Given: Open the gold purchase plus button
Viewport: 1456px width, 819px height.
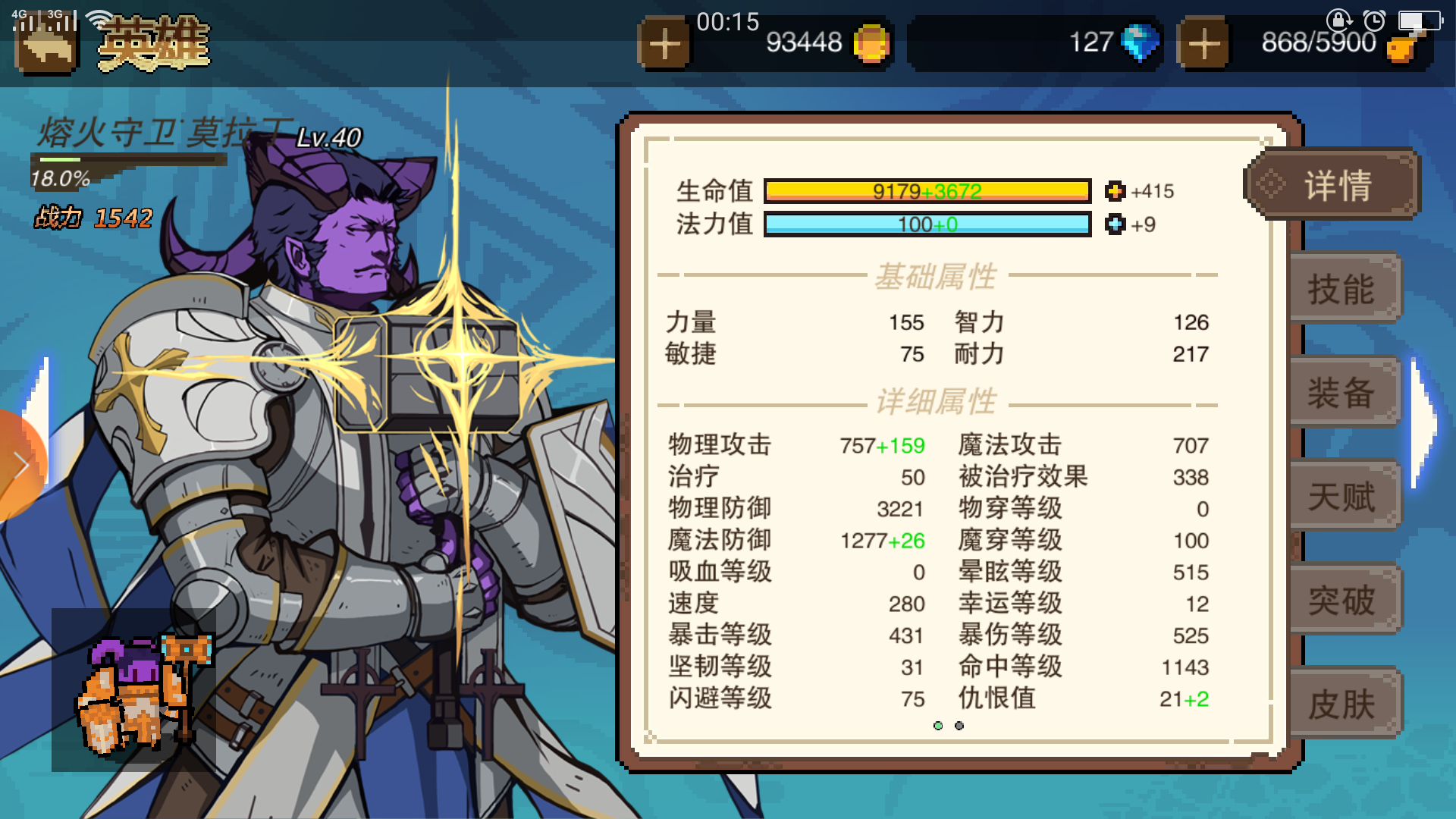Looking at the screenshot, I should [666, 43].
